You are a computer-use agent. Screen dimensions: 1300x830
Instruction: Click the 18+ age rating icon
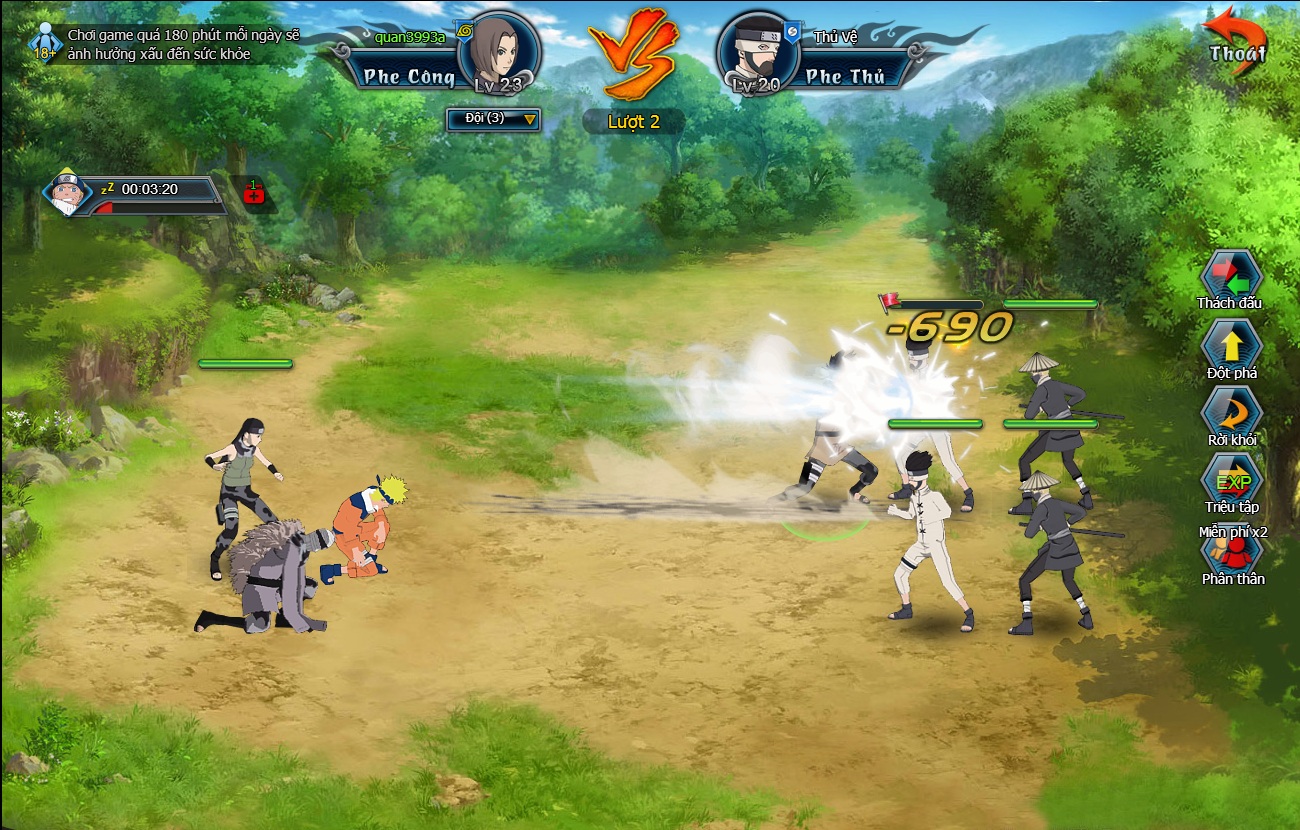point(45,45)
